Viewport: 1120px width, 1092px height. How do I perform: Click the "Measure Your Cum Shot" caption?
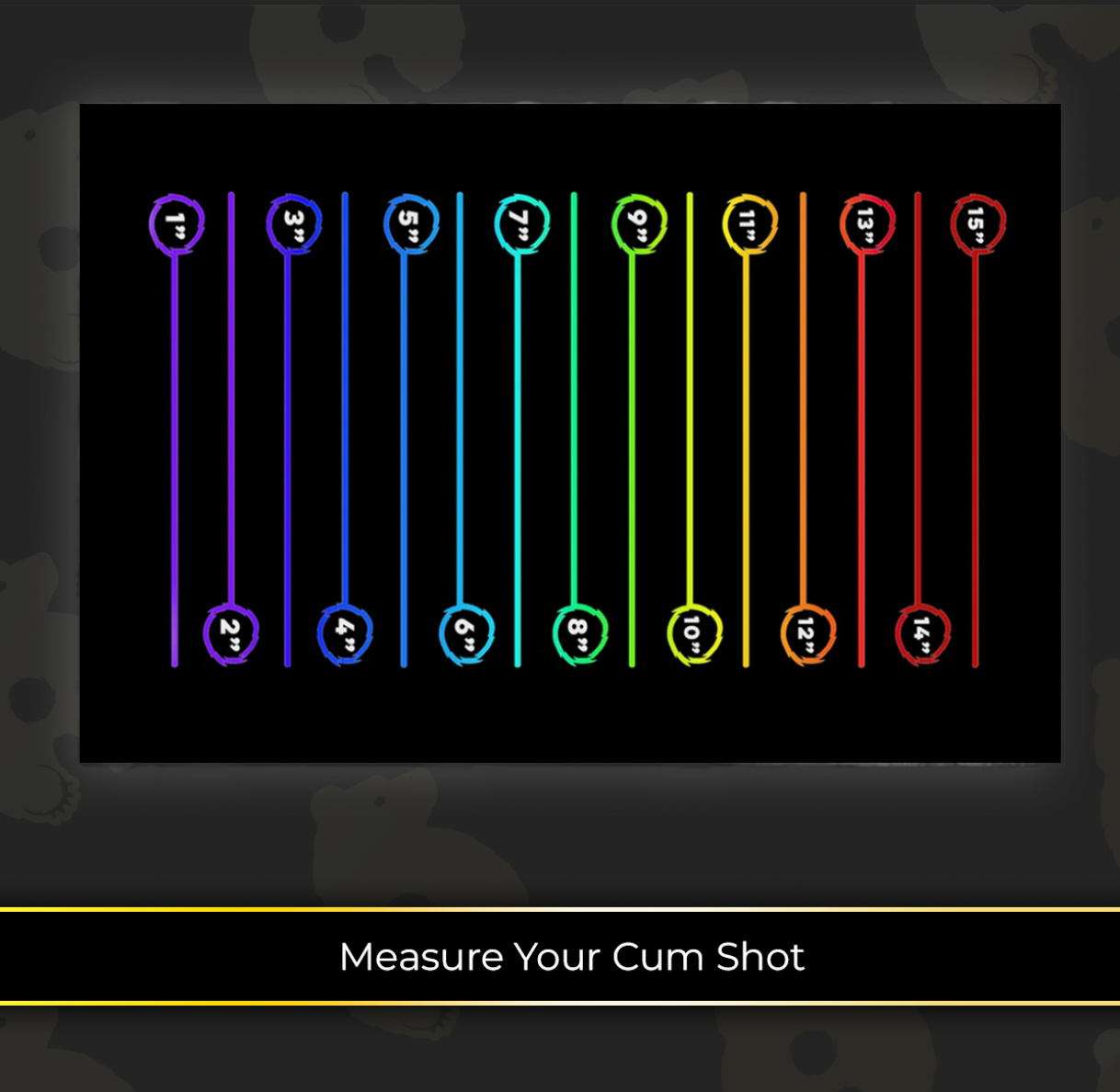(571, 957)
